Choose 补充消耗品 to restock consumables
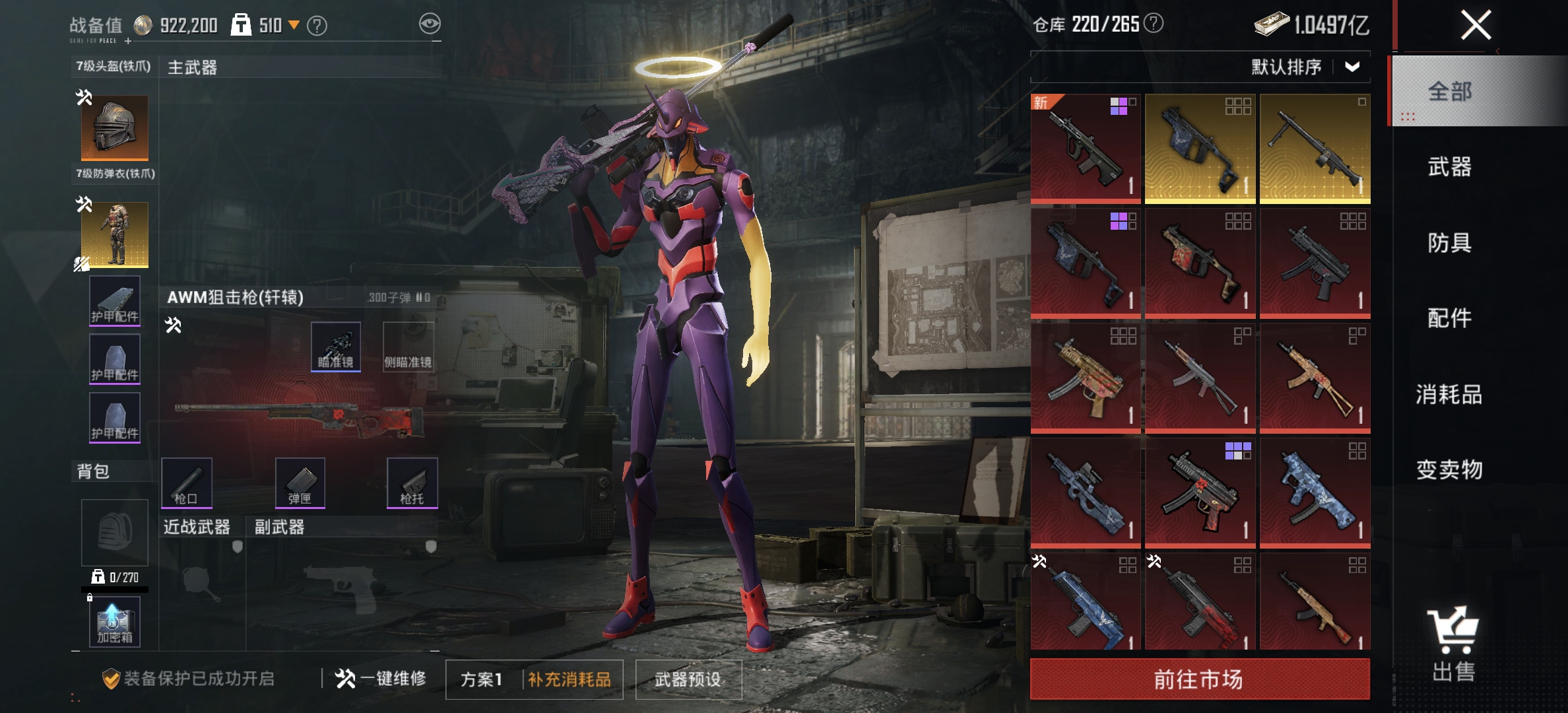 [570, 679]
